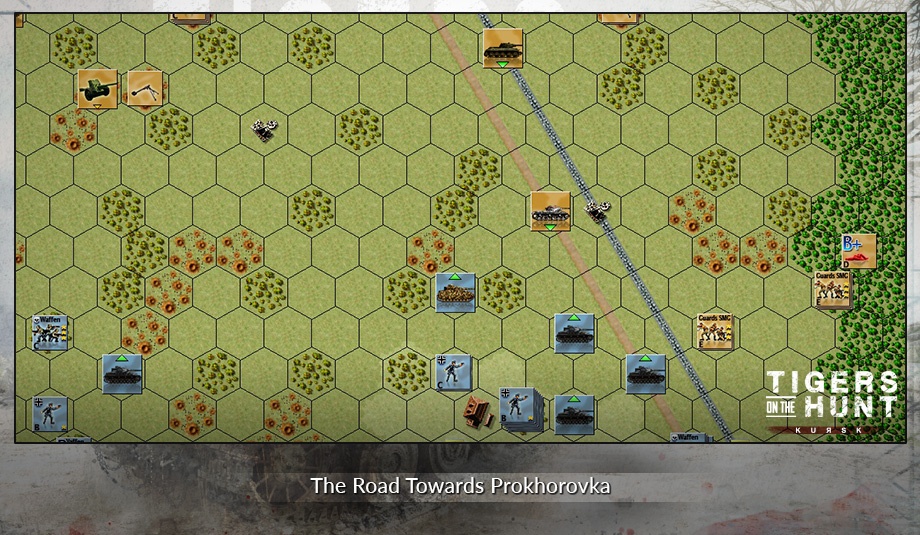Select the Soviet tank next to the railway wreck

tap(550, 211)
